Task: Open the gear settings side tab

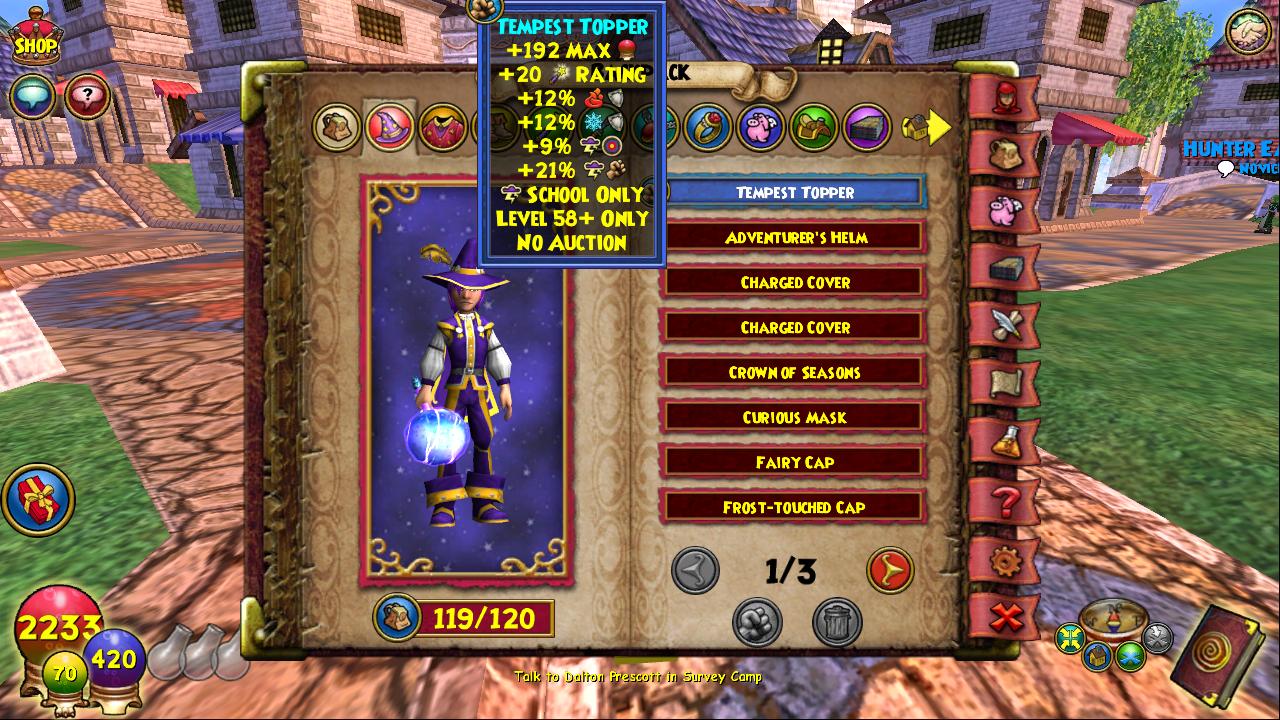Action: coord(1003,562)
